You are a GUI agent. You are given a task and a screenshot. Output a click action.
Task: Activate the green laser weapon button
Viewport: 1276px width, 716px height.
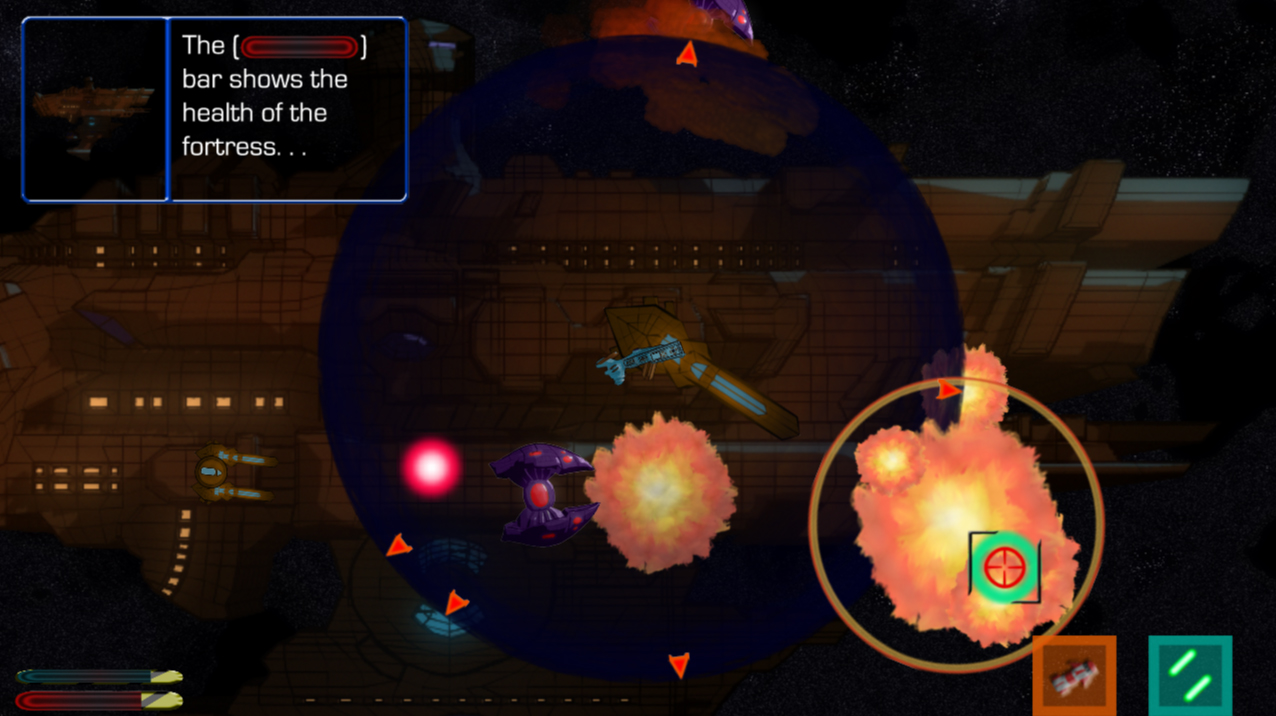[1190, 676]
